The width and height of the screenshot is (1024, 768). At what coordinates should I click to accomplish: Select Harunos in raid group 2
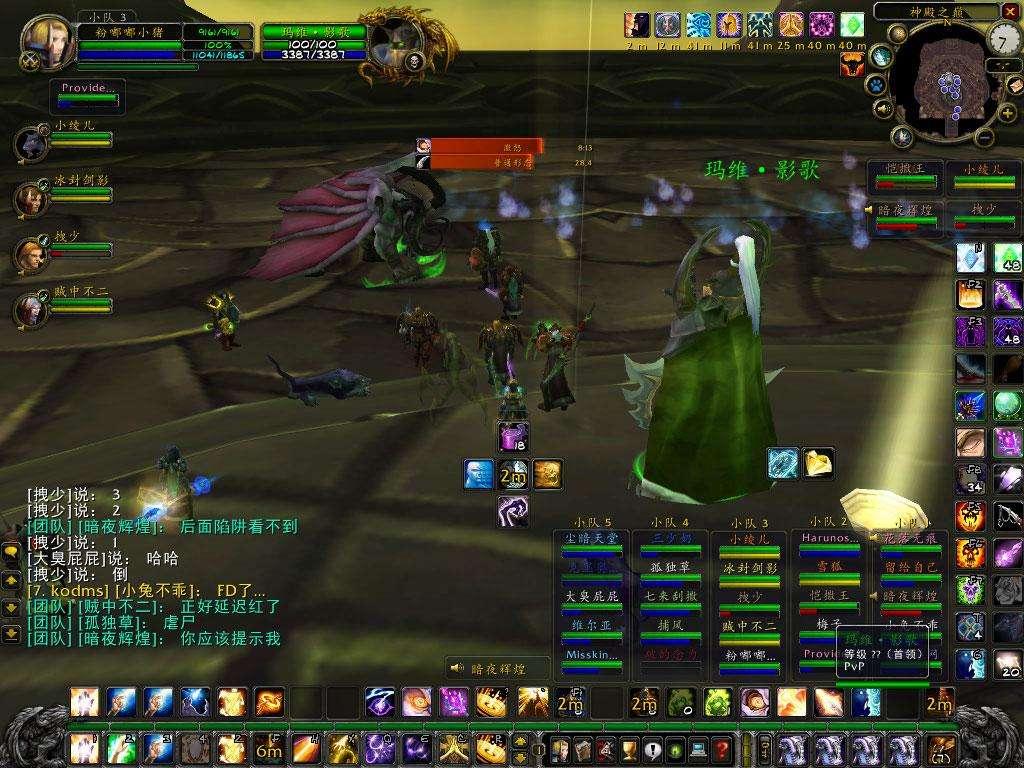(x=827, y=538)
